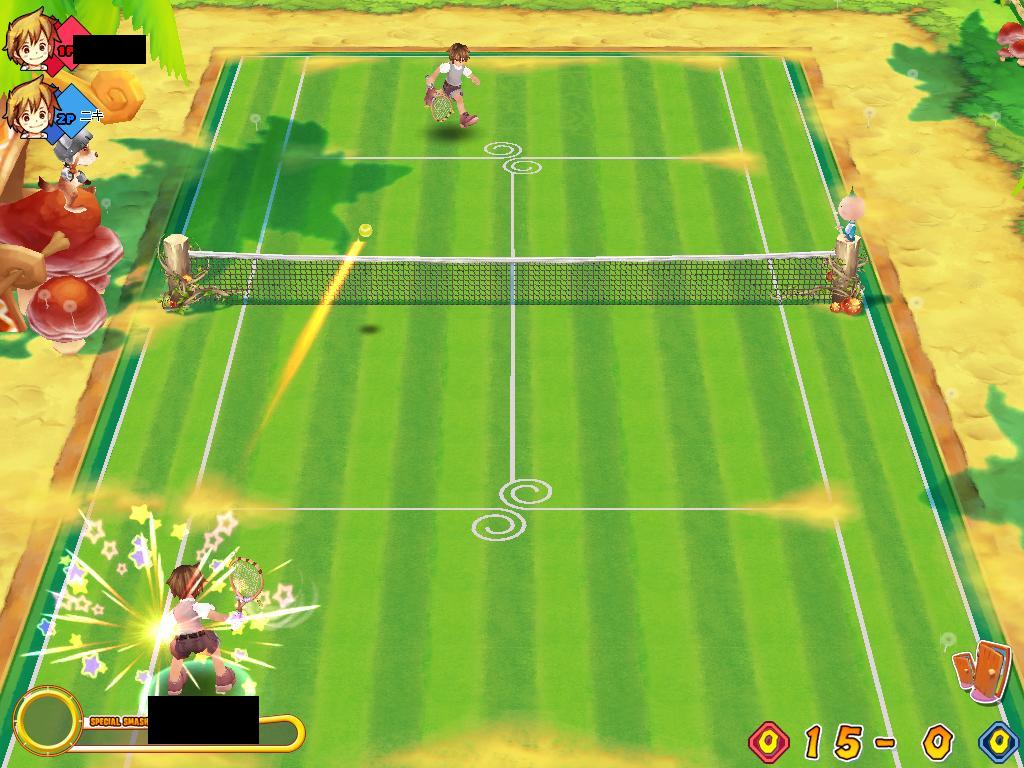Click the orange door exit icon
Viewport: 1024px width, 768px height.
pyautogui.click(x=981, y=669)
